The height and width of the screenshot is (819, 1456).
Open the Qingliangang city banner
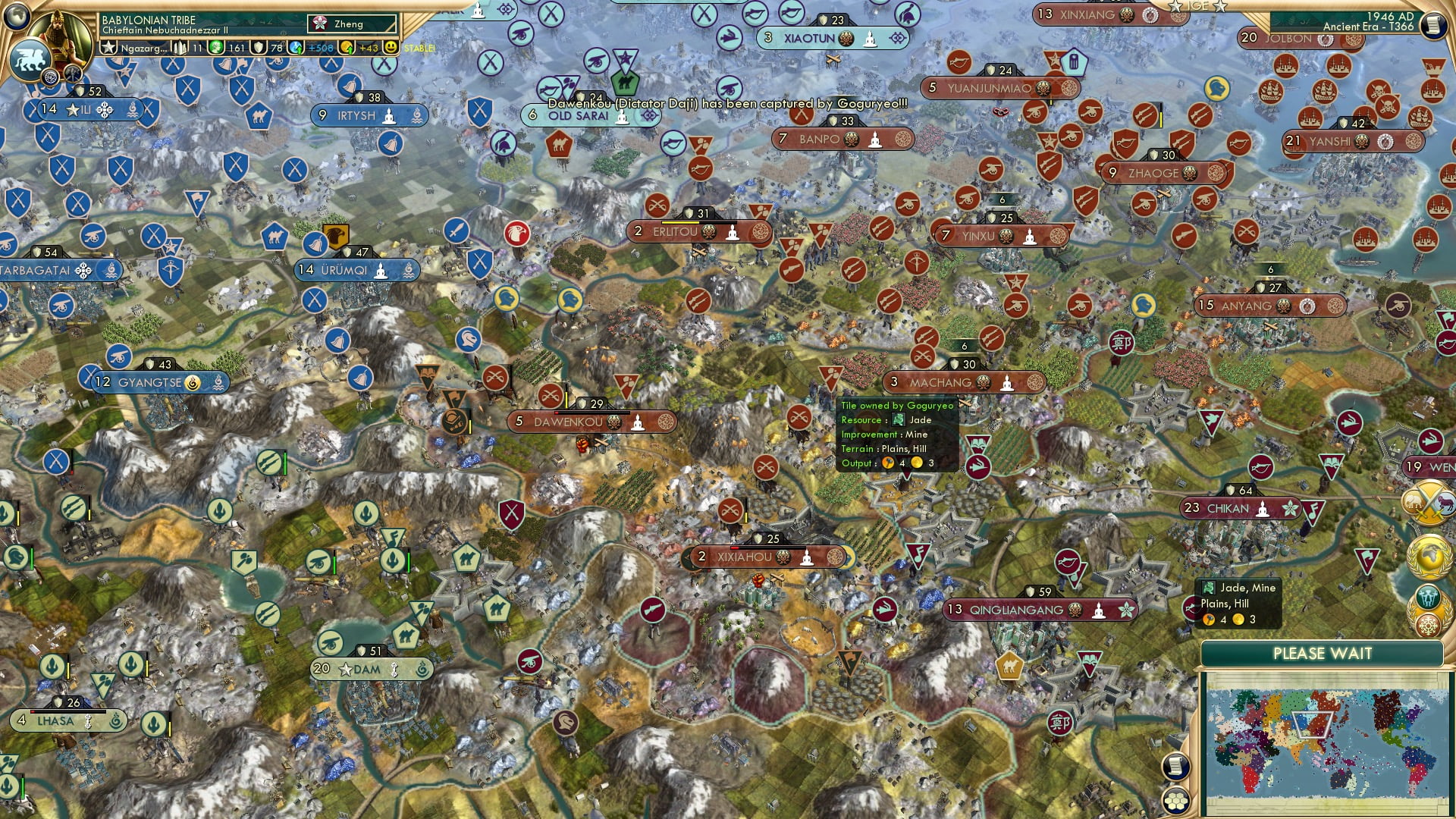[1039, 610]
